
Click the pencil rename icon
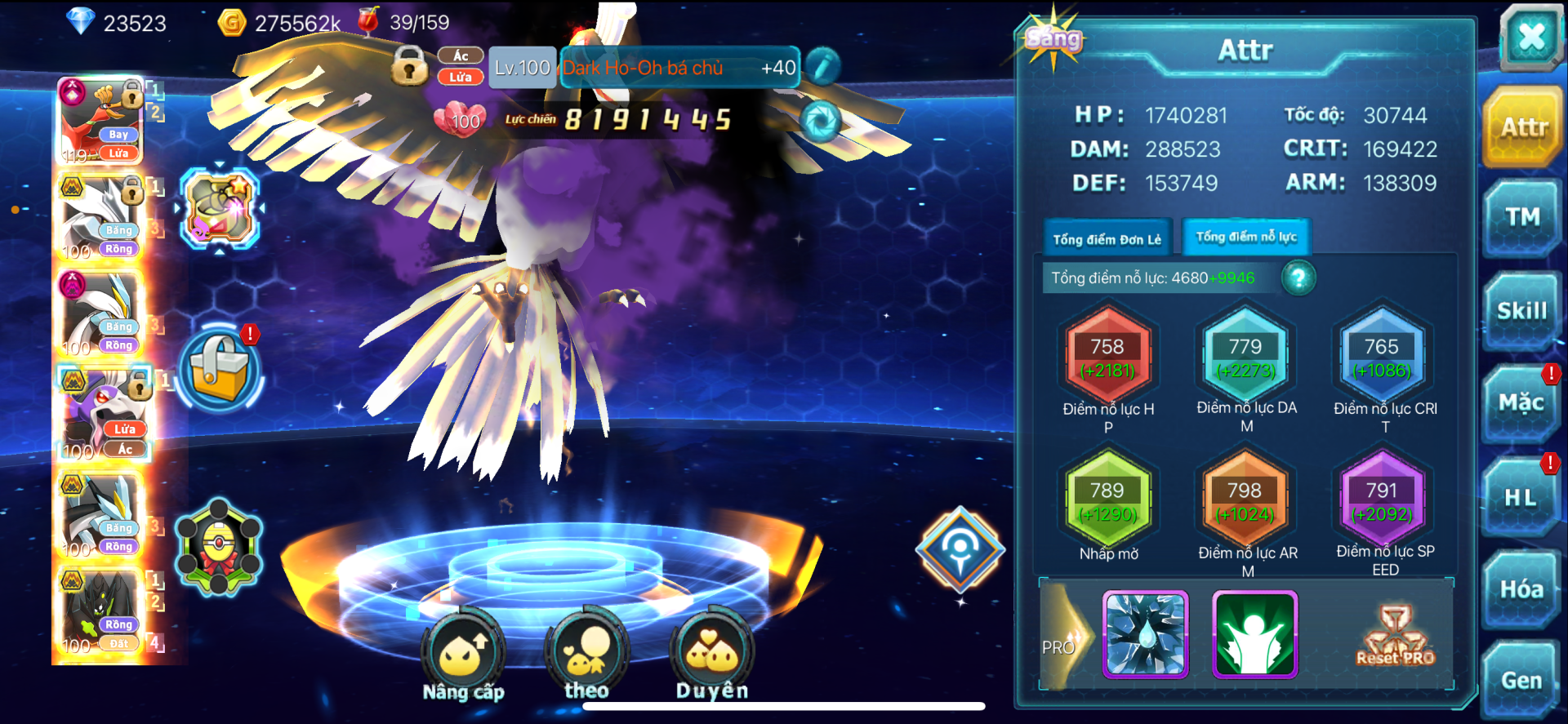click(x=823, y=66)
